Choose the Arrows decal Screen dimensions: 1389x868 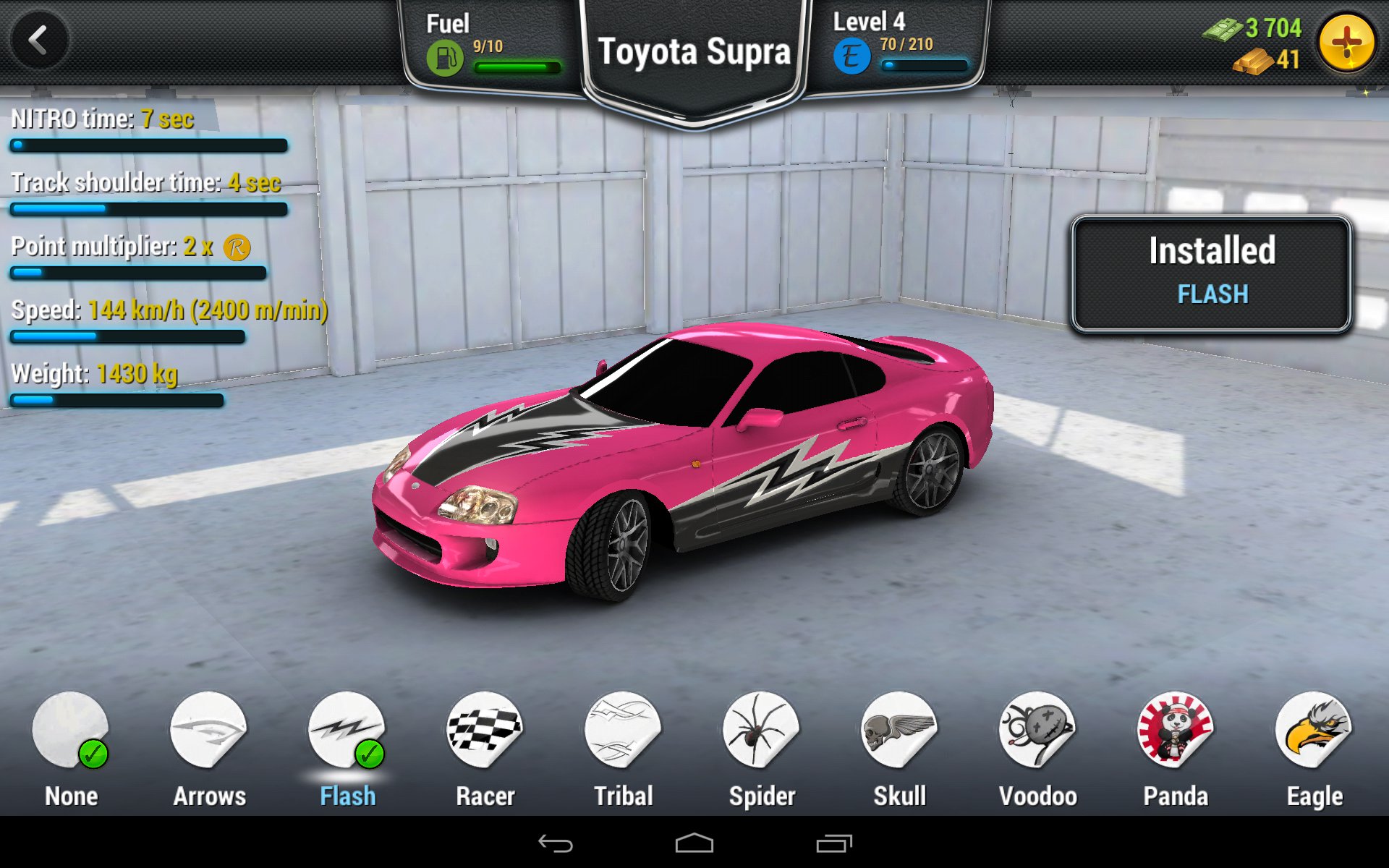pyautogui.click(x=208, y=731)
